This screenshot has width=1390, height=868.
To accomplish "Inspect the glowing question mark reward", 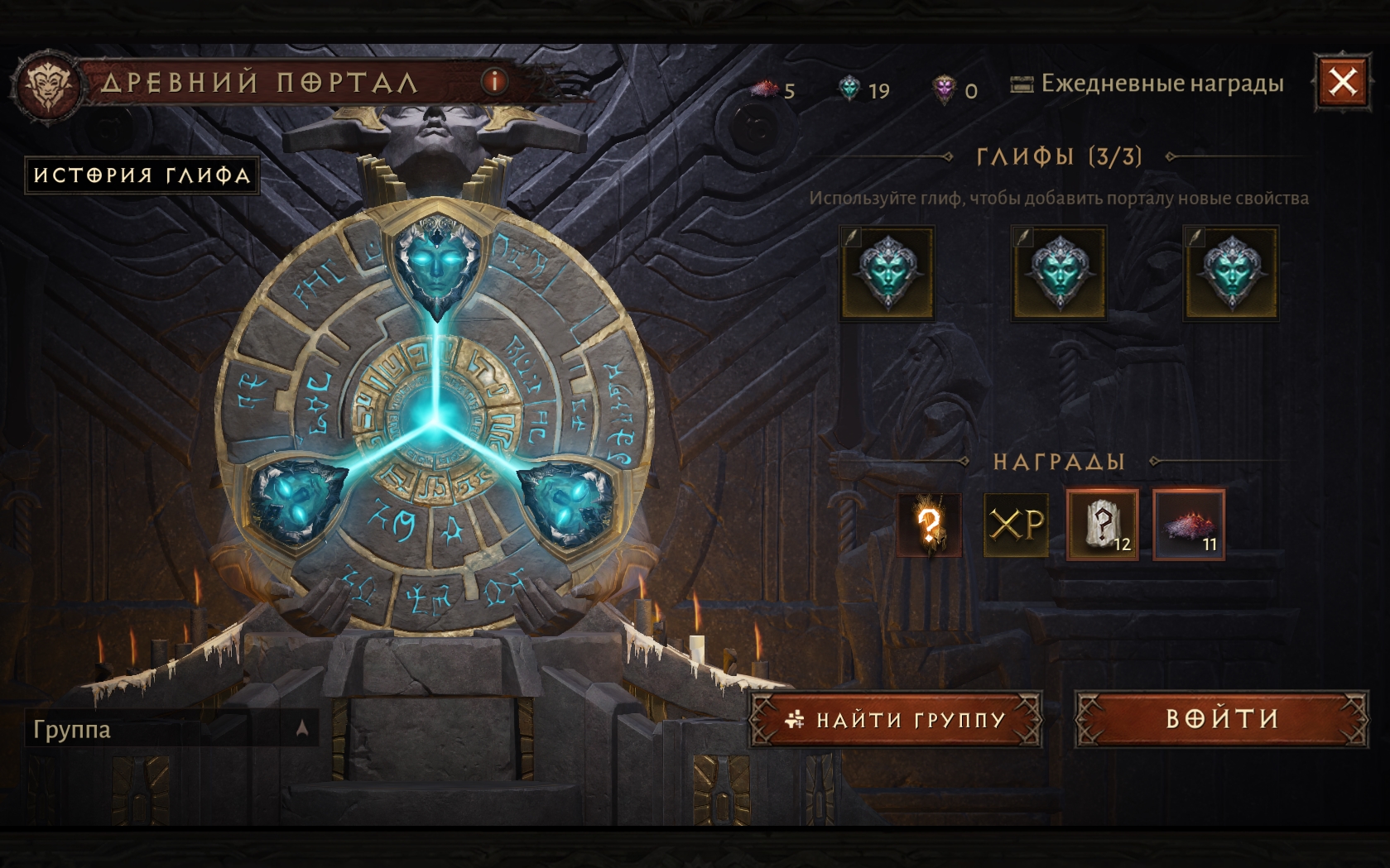I will [x=929, y=525].
